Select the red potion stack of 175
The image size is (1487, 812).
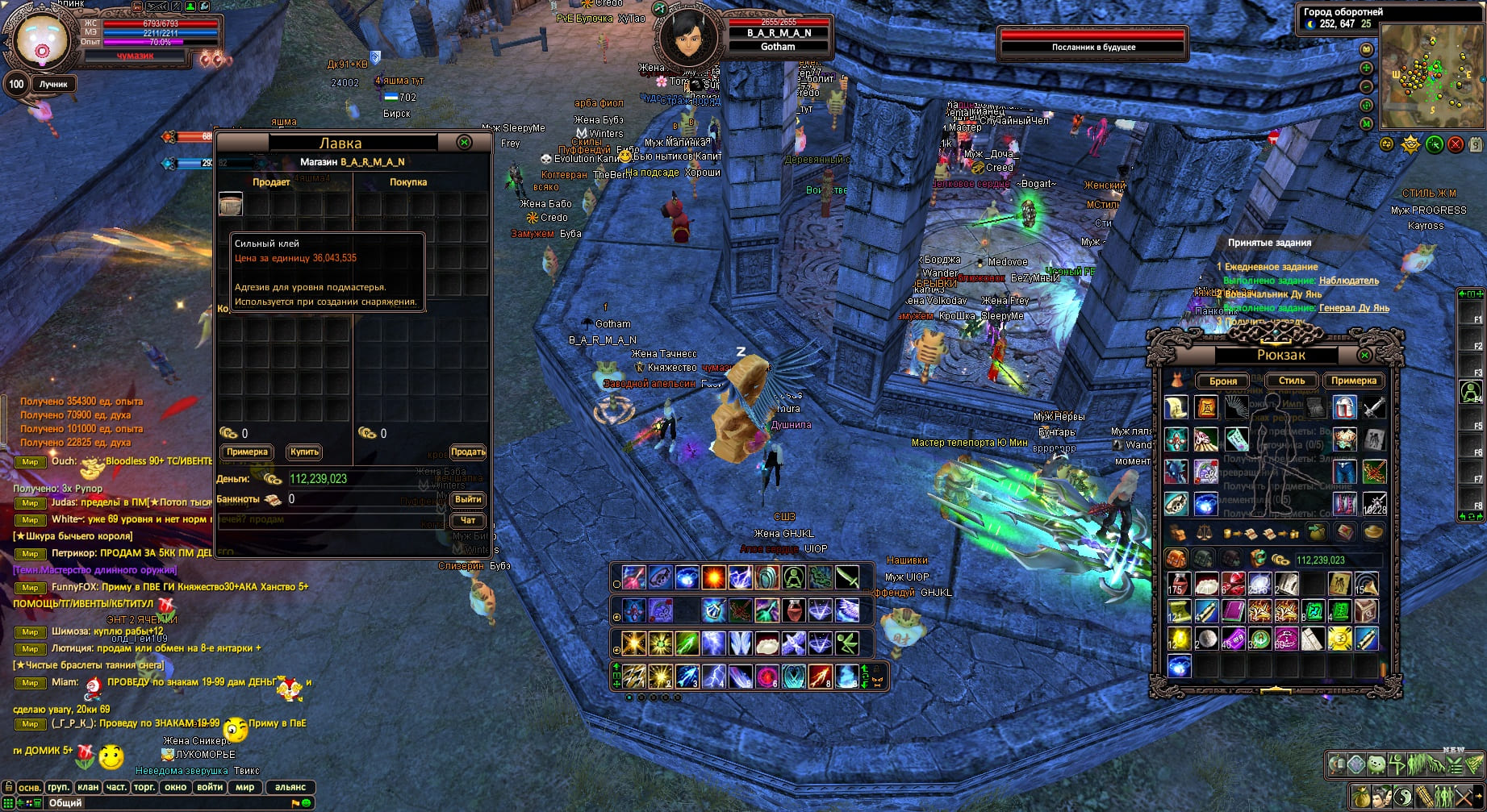pyautogui.click(x=1178, y=584)
